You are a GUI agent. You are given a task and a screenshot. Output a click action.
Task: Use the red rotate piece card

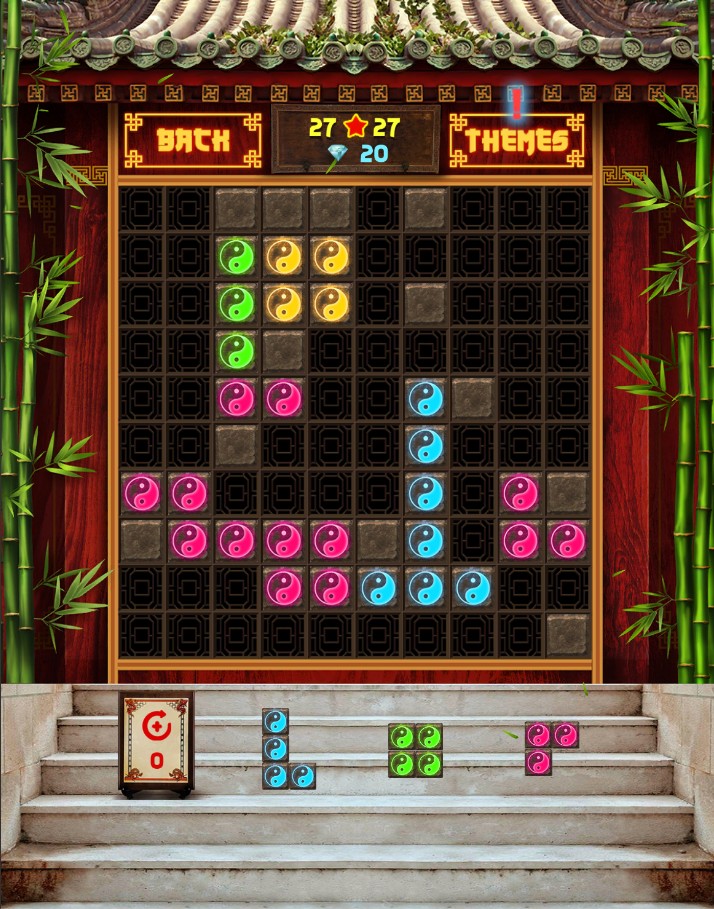pos(156,743)
